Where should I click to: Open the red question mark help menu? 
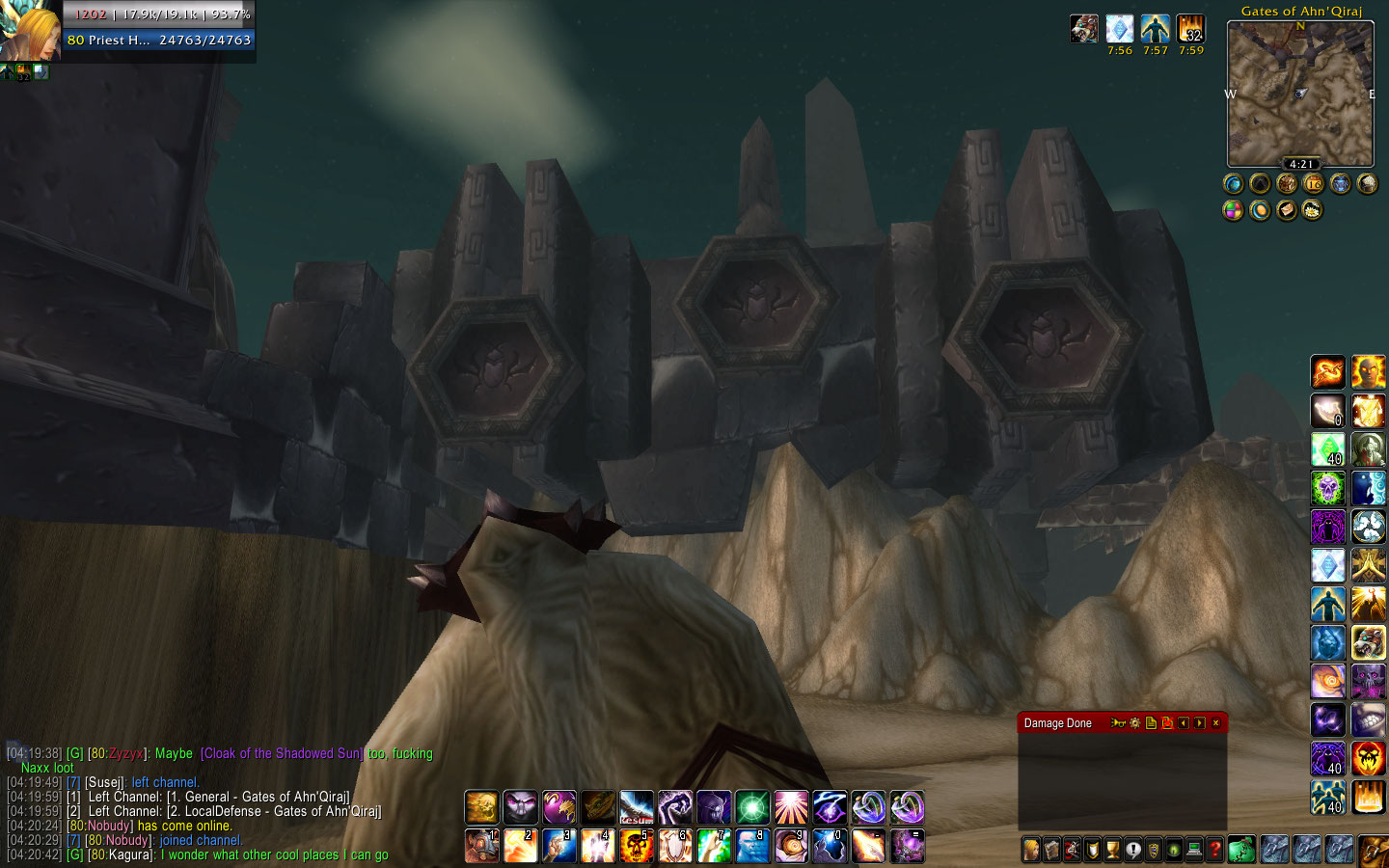click(1214, 851)
